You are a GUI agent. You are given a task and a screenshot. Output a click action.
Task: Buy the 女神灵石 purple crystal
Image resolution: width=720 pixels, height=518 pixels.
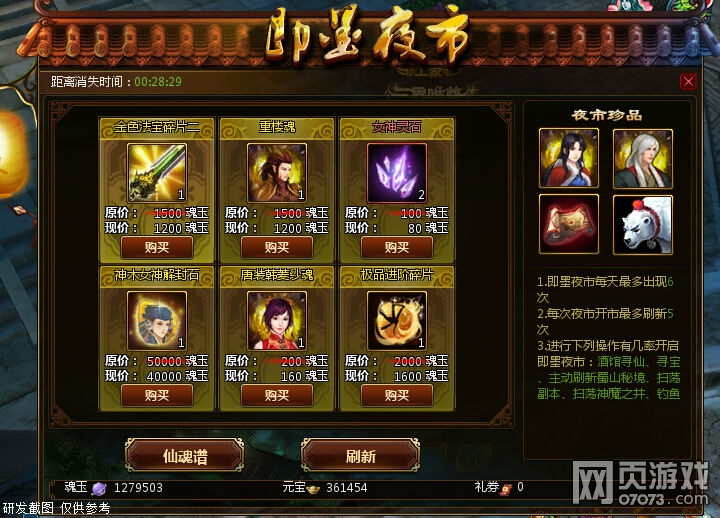pyautogui.click(x=397, y=247)
